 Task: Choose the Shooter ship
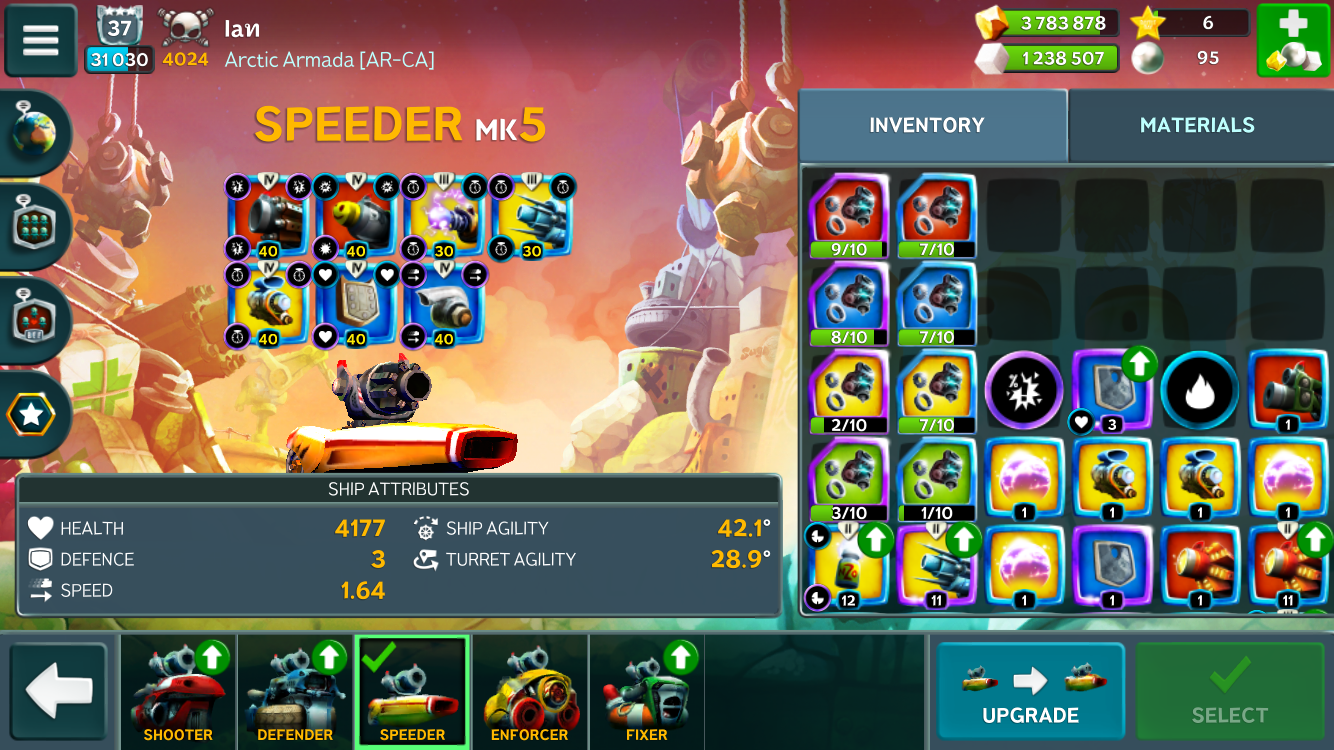coord(178,692)
